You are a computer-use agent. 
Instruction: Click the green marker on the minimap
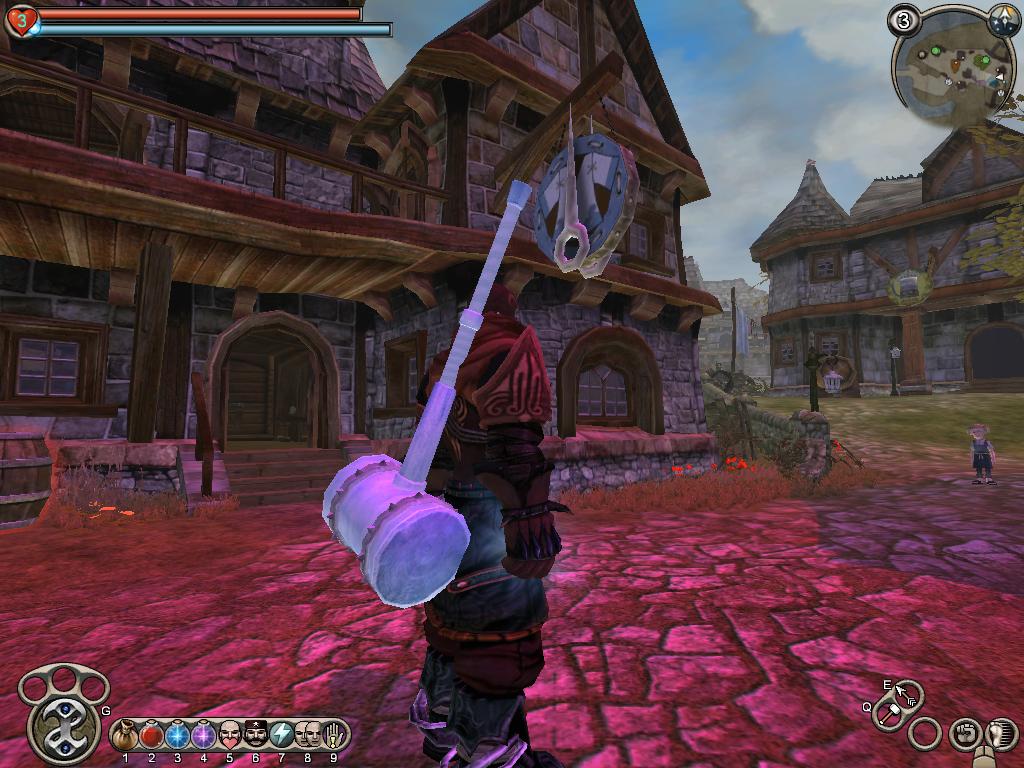point(935,49)
